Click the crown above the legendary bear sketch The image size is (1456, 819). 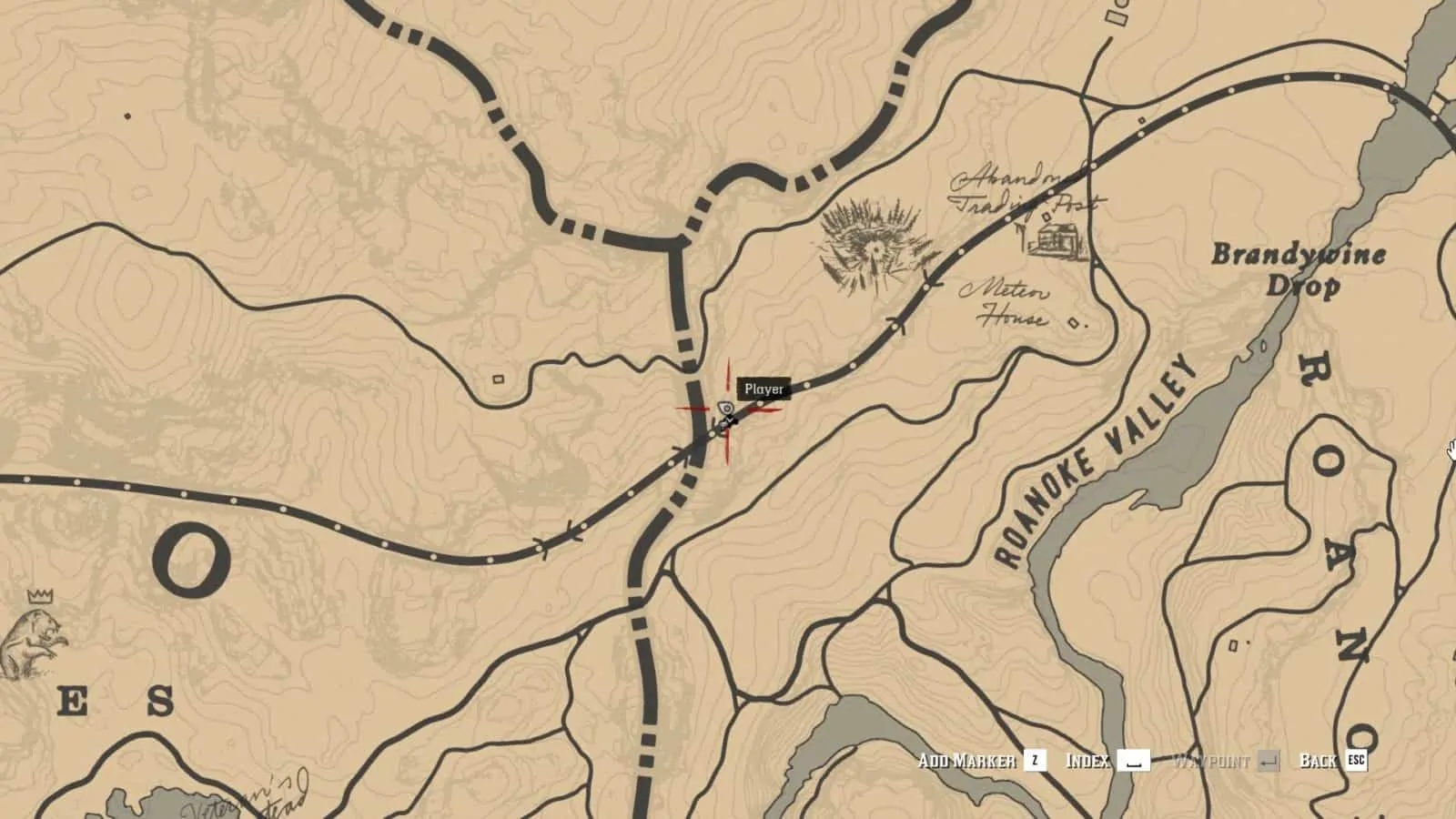pos(39,597)
